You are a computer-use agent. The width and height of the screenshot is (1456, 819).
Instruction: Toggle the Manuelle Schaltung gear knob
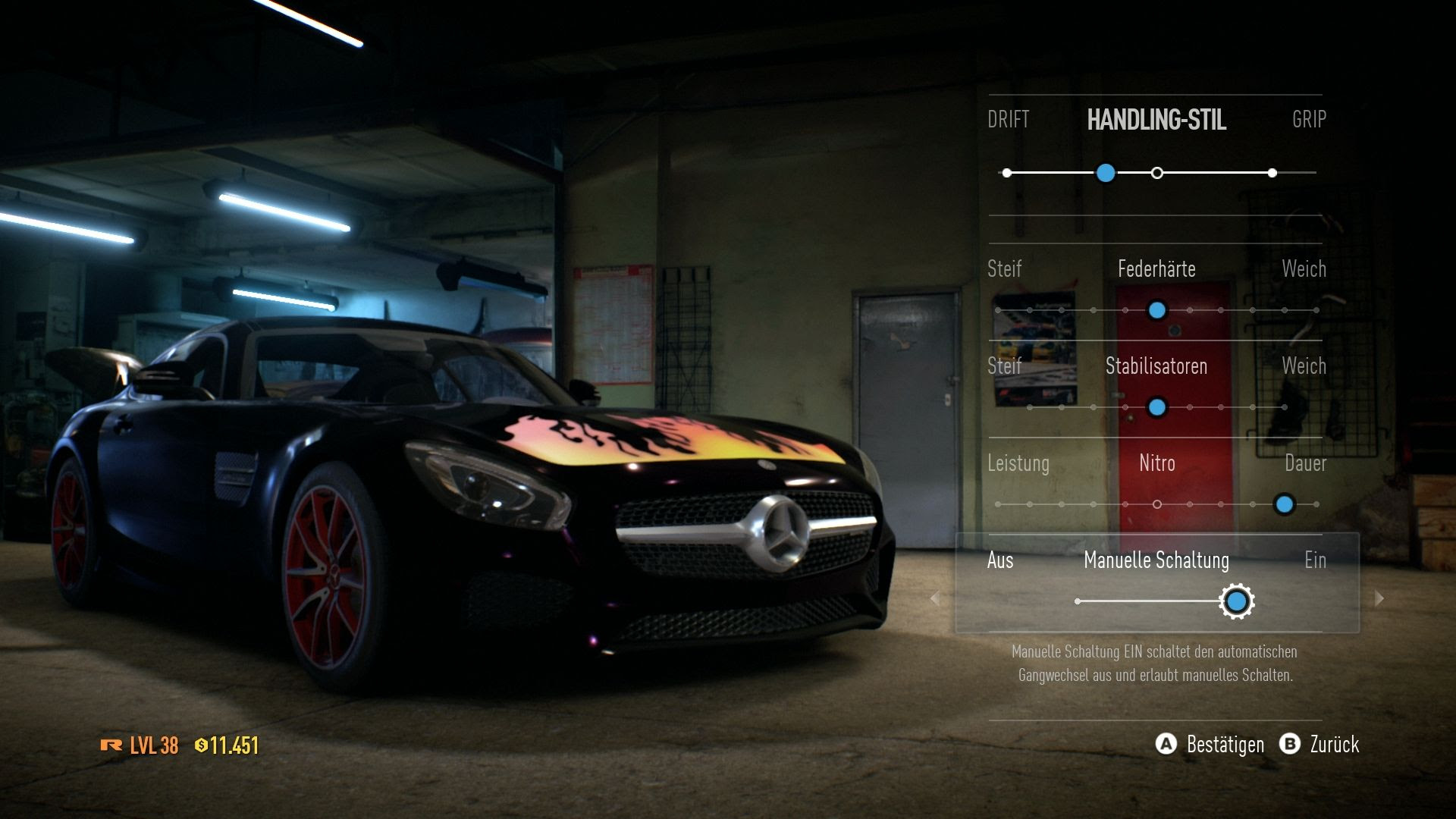(1237, 601)
